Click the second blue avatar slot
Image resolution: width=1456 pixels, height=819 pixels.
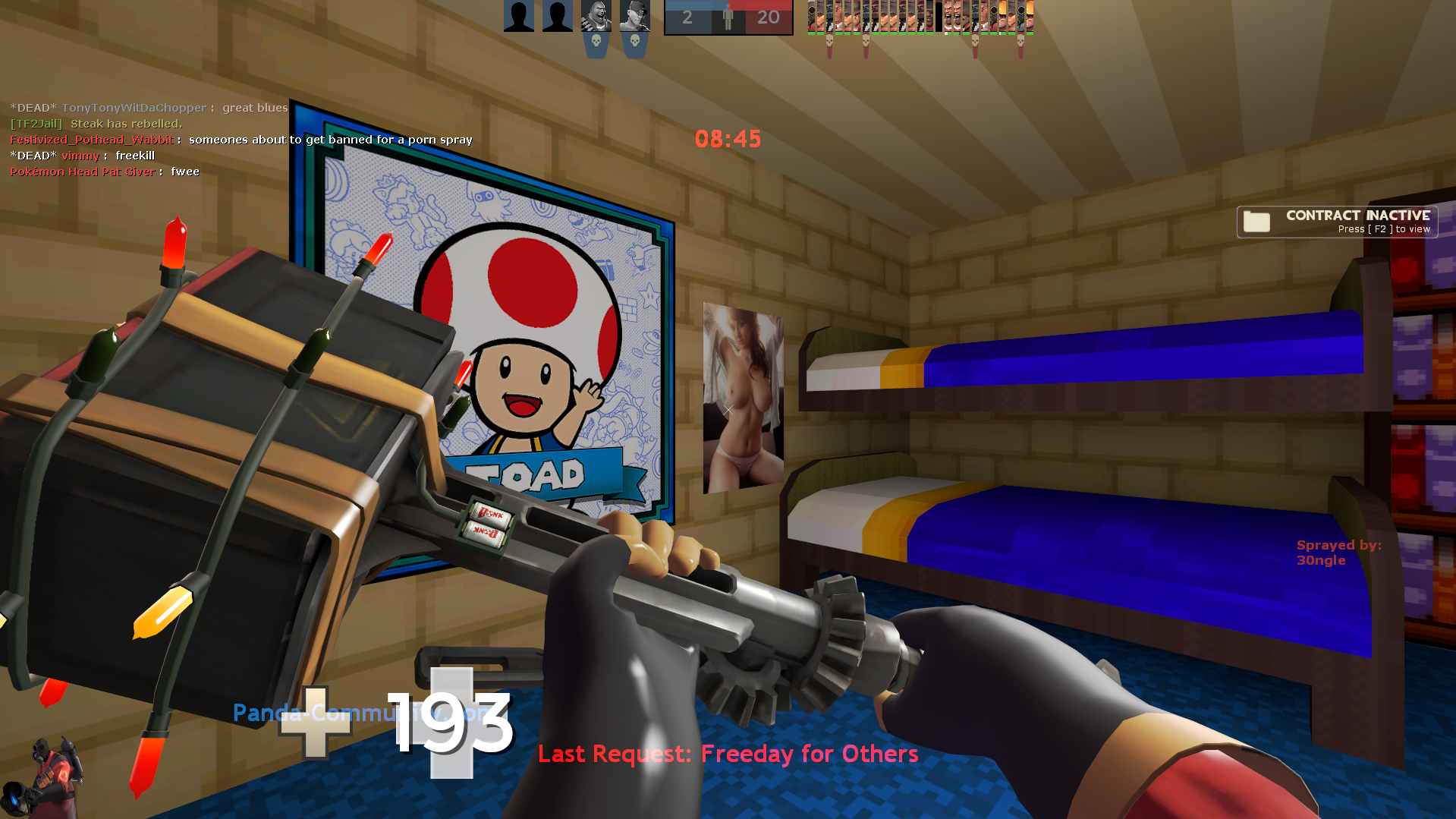(558, 17)
